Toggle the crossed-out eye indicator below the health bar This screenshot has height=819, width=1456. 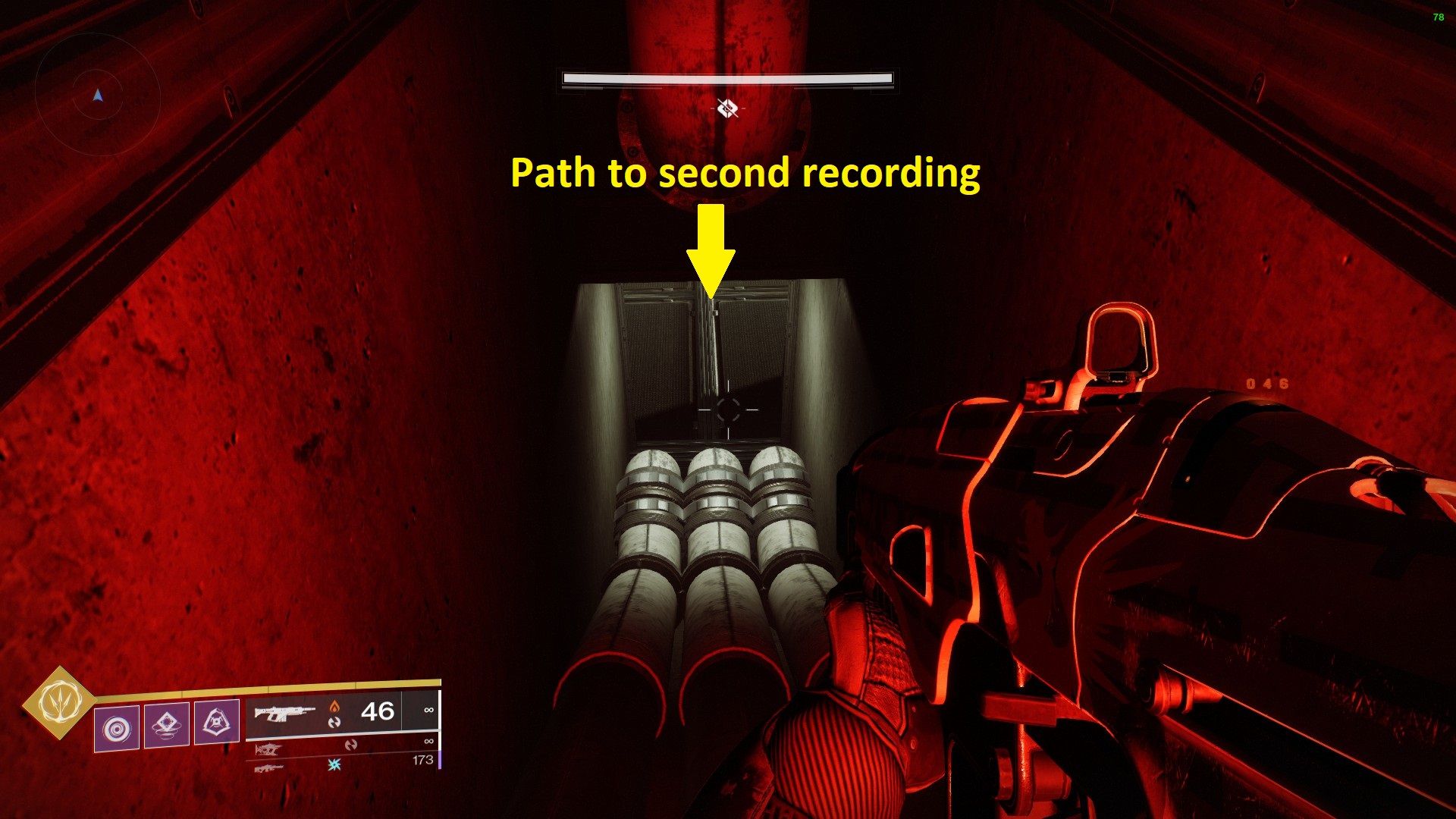coord(727,108)
